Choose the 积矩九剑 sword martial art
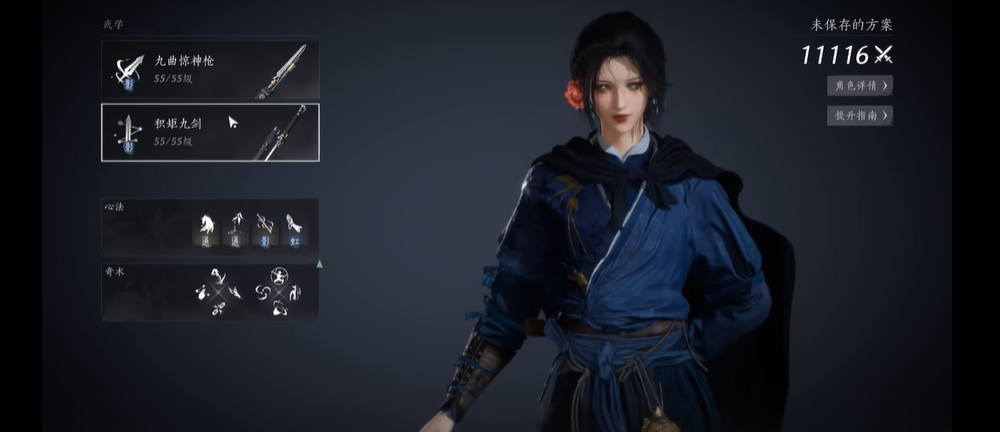Screen dimensions: 1000x432 [210, 132]
